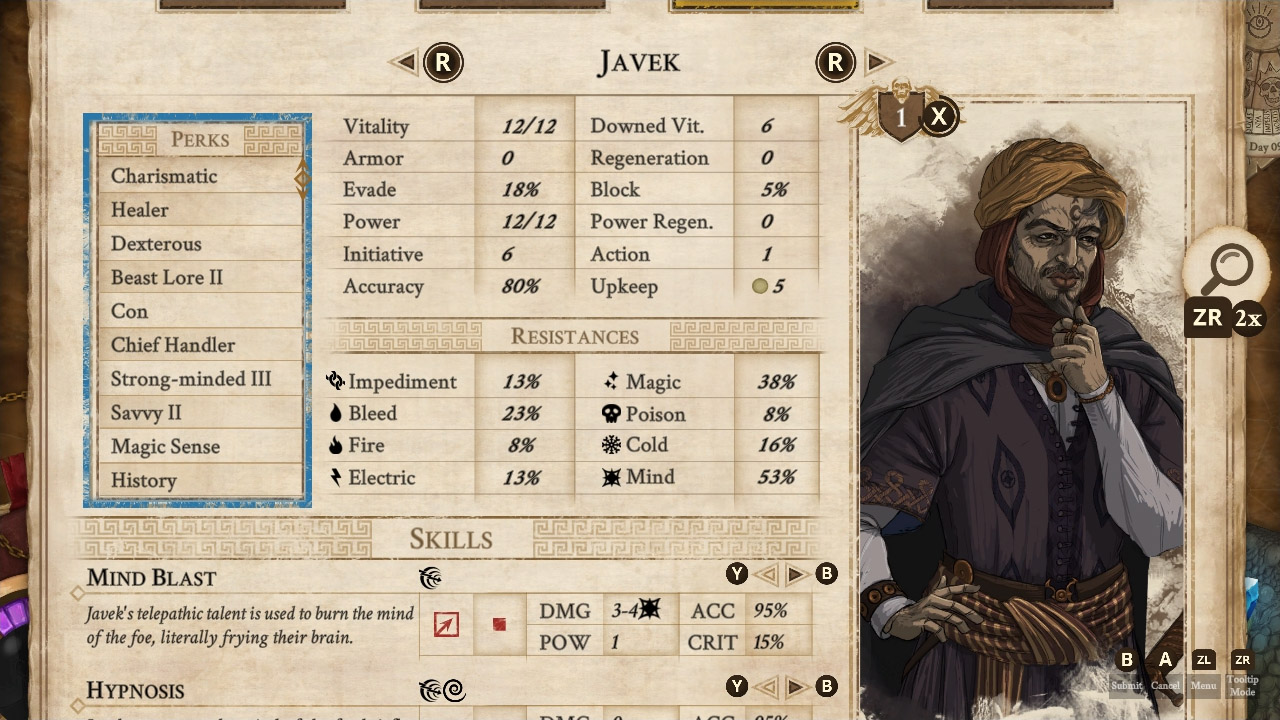Viewport: 1280px width, 720px height.
Task: Click the Mind Blast targeting arrow icon
Action: pos(446,625)
